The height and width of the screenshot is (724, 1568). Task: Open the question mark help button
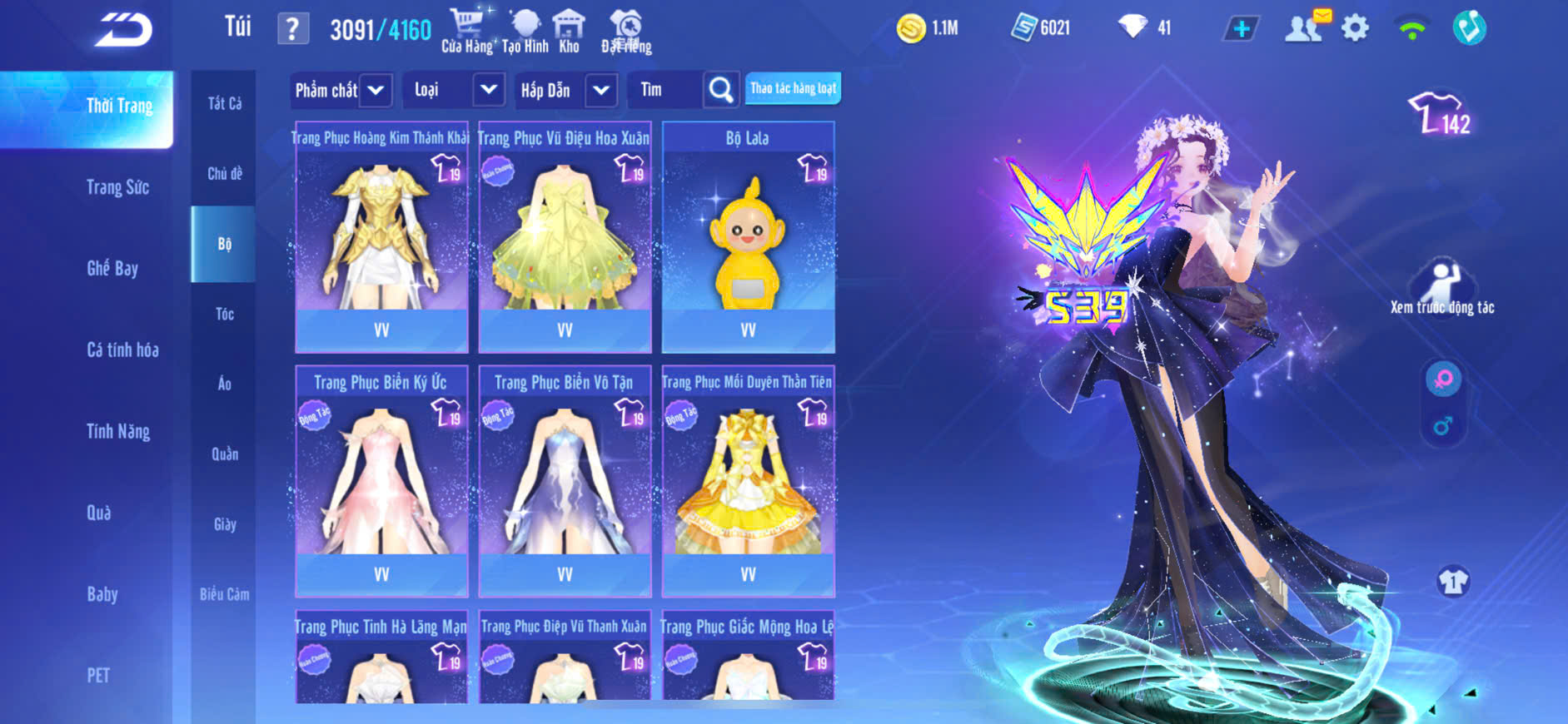click(x=292, y=29)
